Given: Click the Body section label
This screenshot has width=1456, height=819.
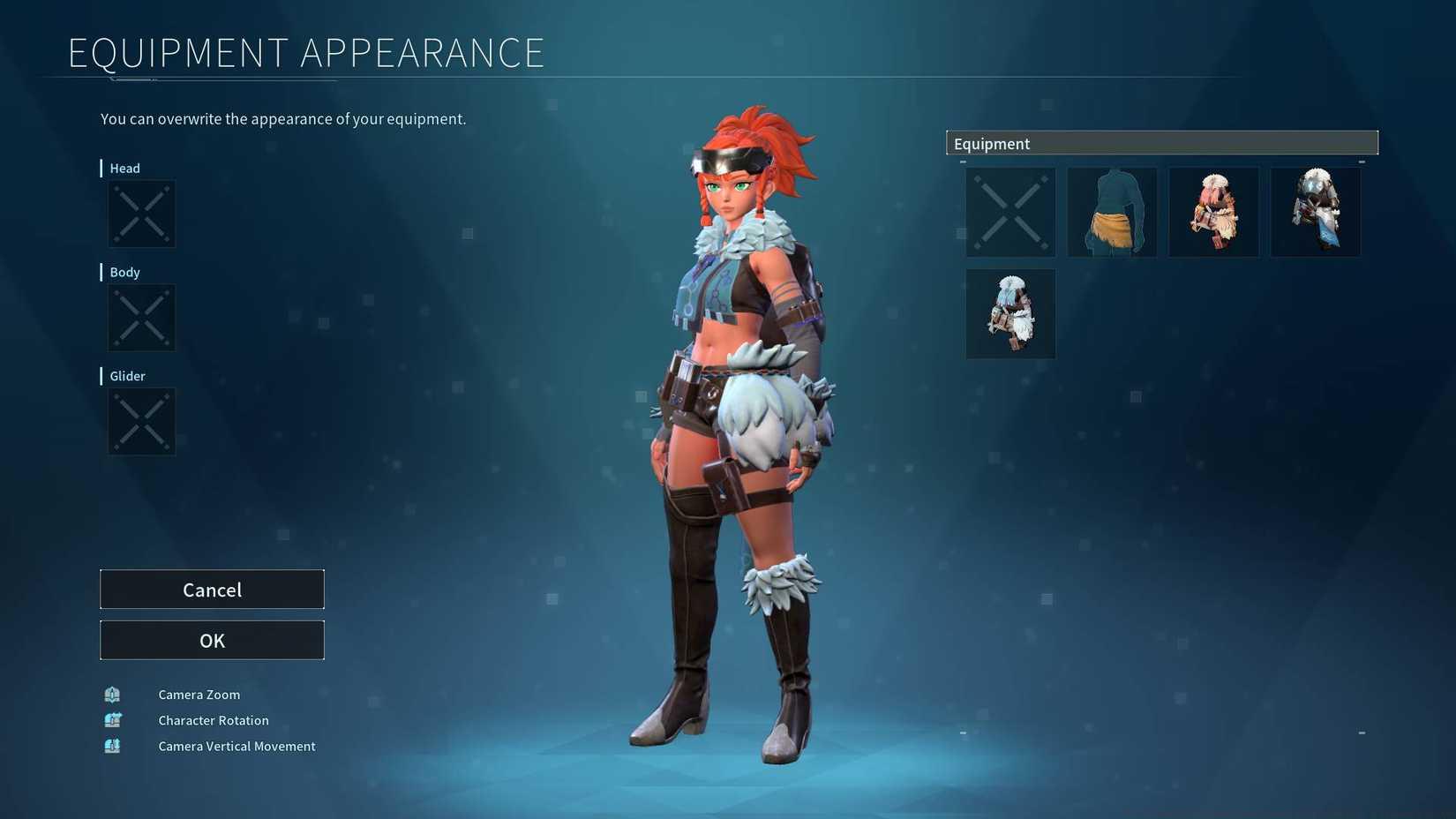Looking at the screenshot, I should 124,272.
